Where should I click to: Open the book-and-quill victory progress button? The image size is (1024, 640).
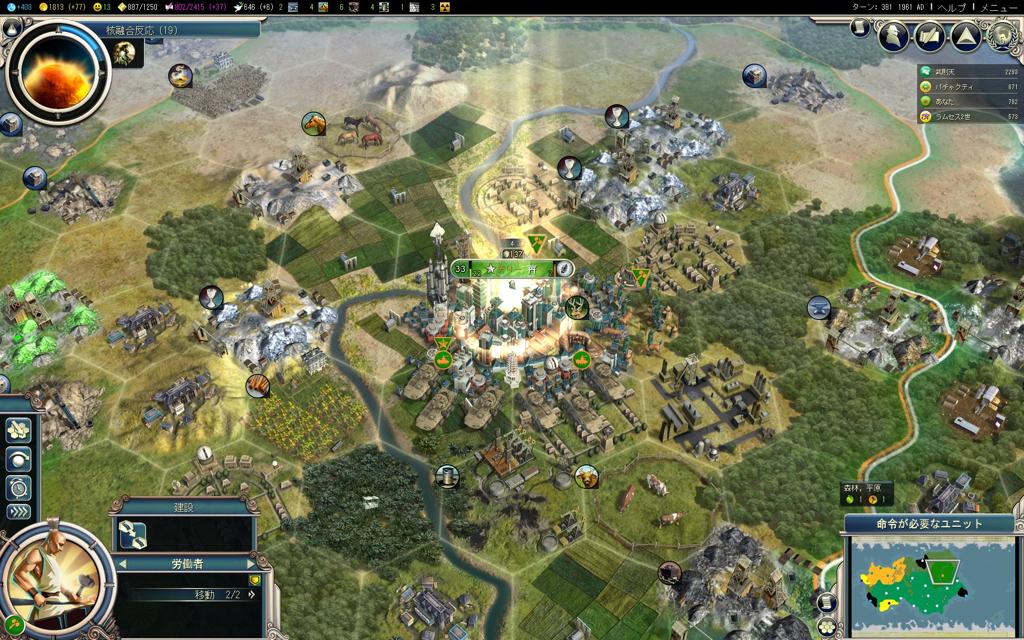tap(929, 37)
